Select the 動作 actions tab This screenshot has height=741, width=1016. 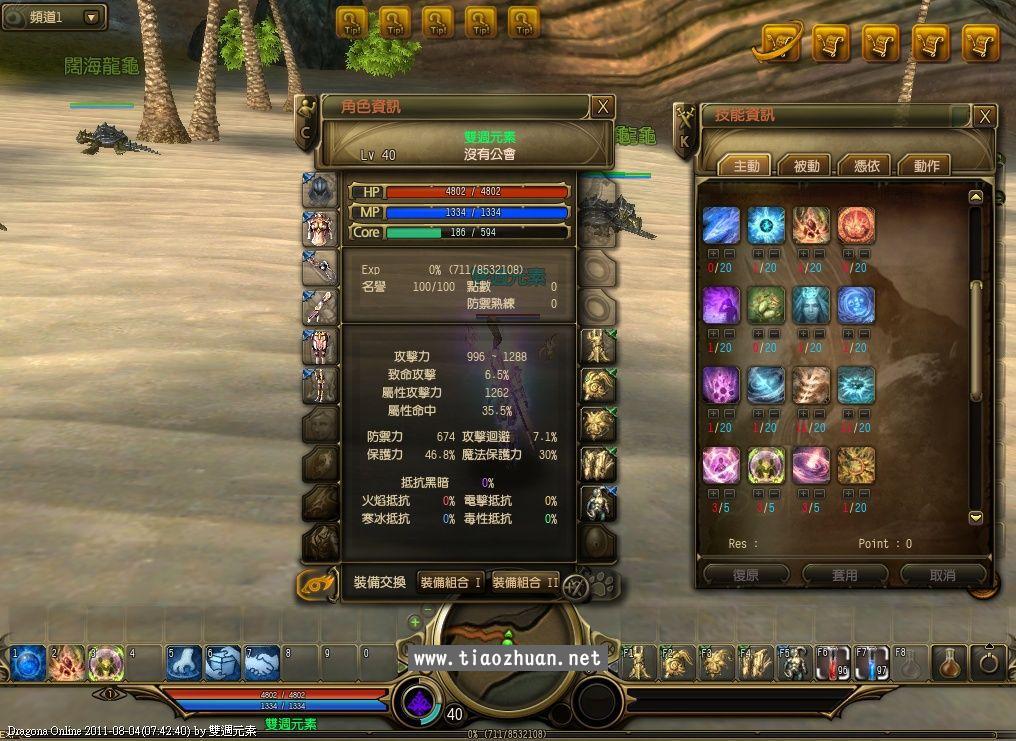926,166
